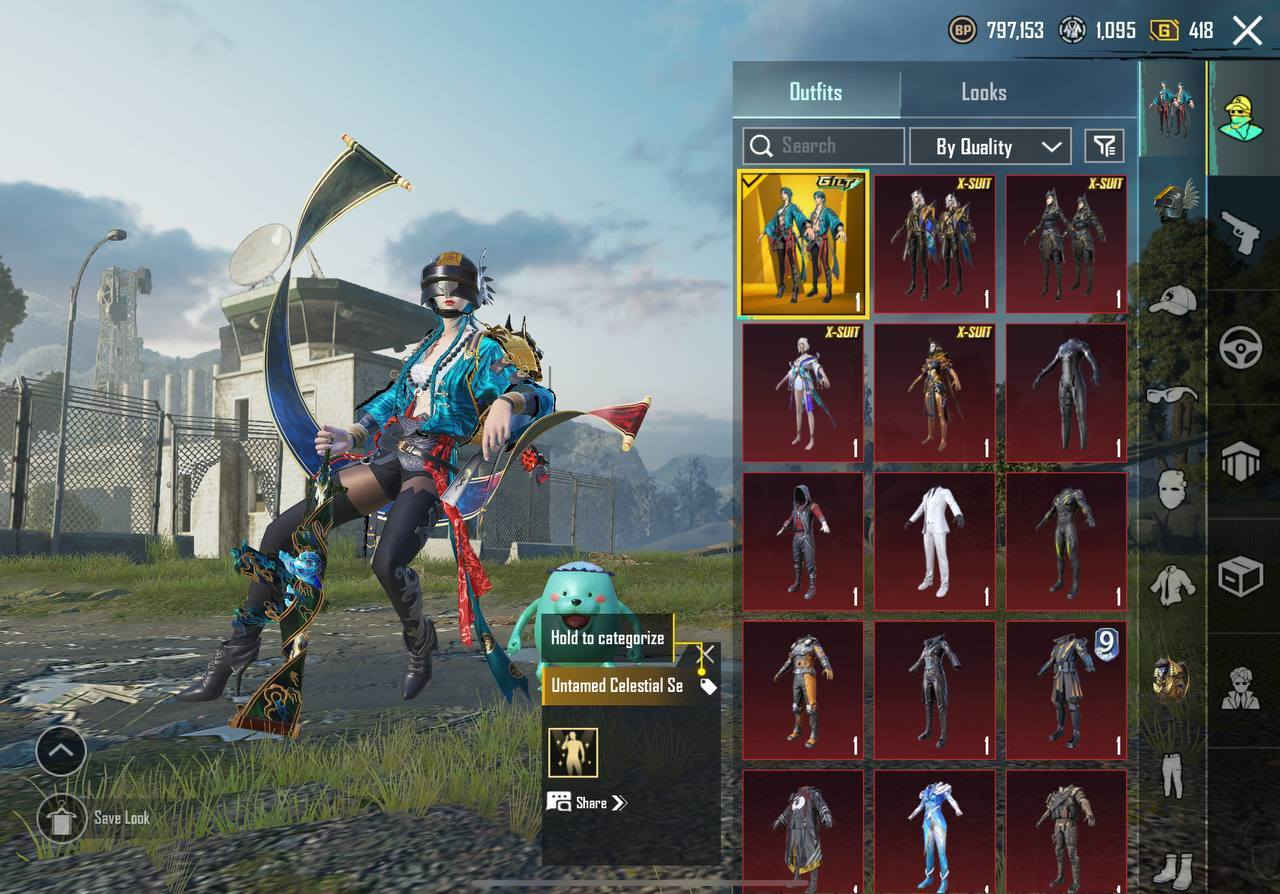Open the outfit filter options
Screen dimensions: 1280x894
[x=1104, y=147]
